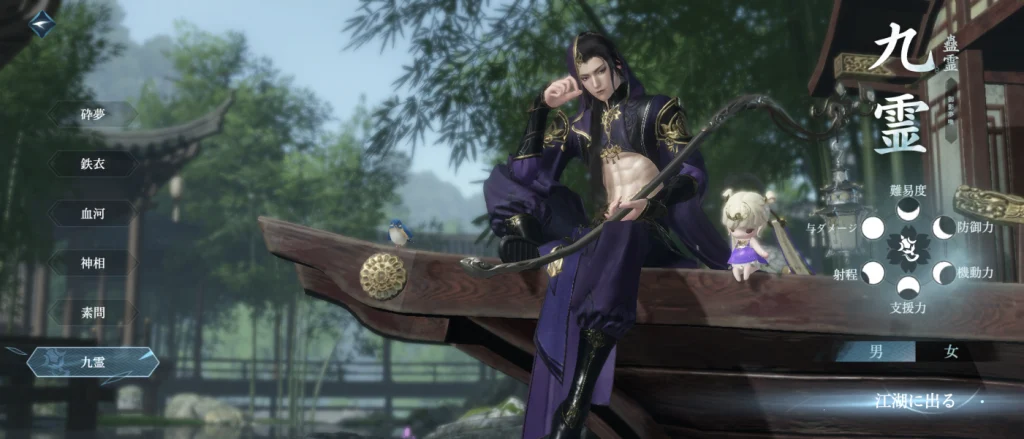Click the diamond back icon

tap(41, 24)
